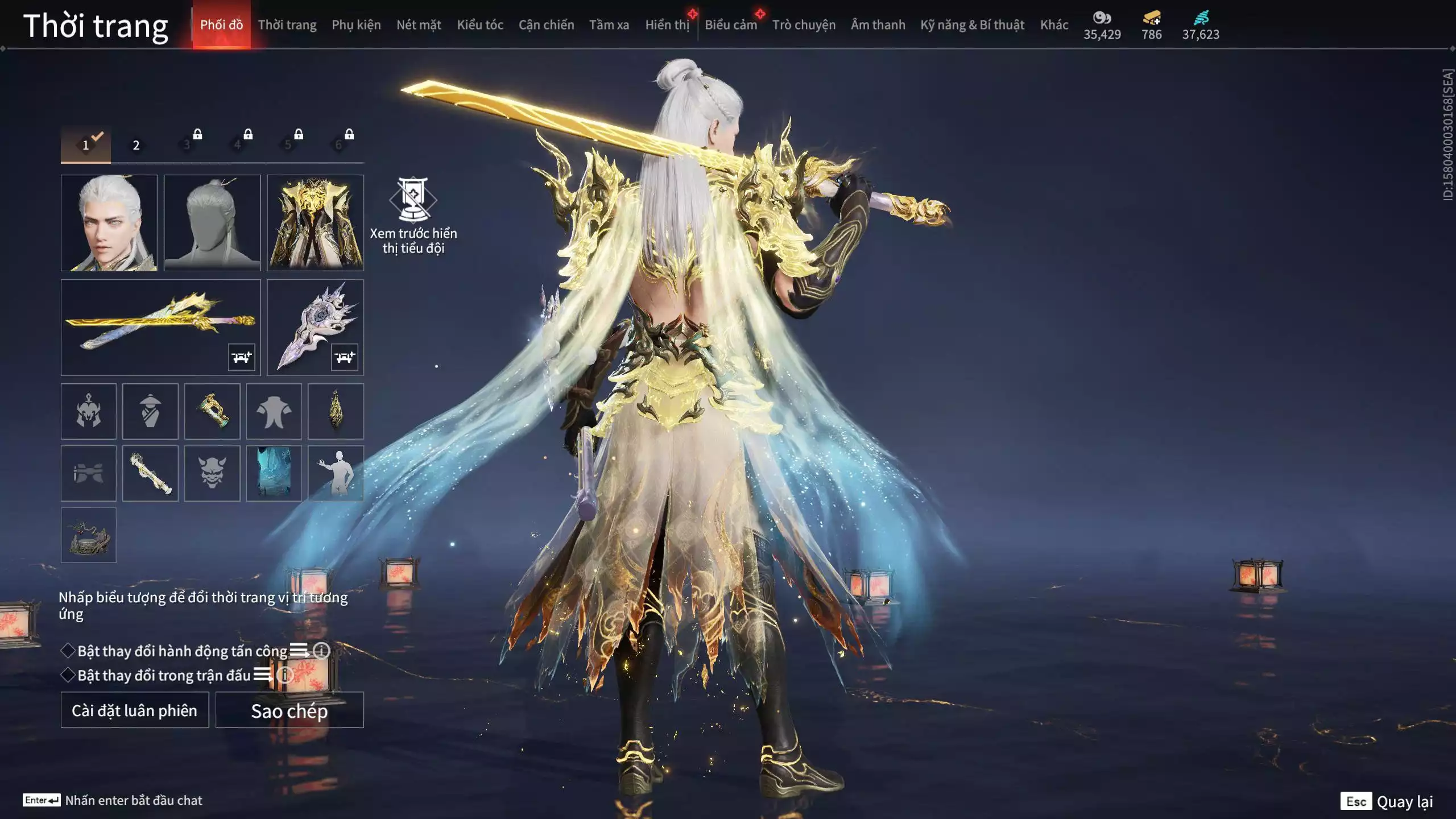
Task: Select the golden sword weapon slot
Action: tap(160, 327)
